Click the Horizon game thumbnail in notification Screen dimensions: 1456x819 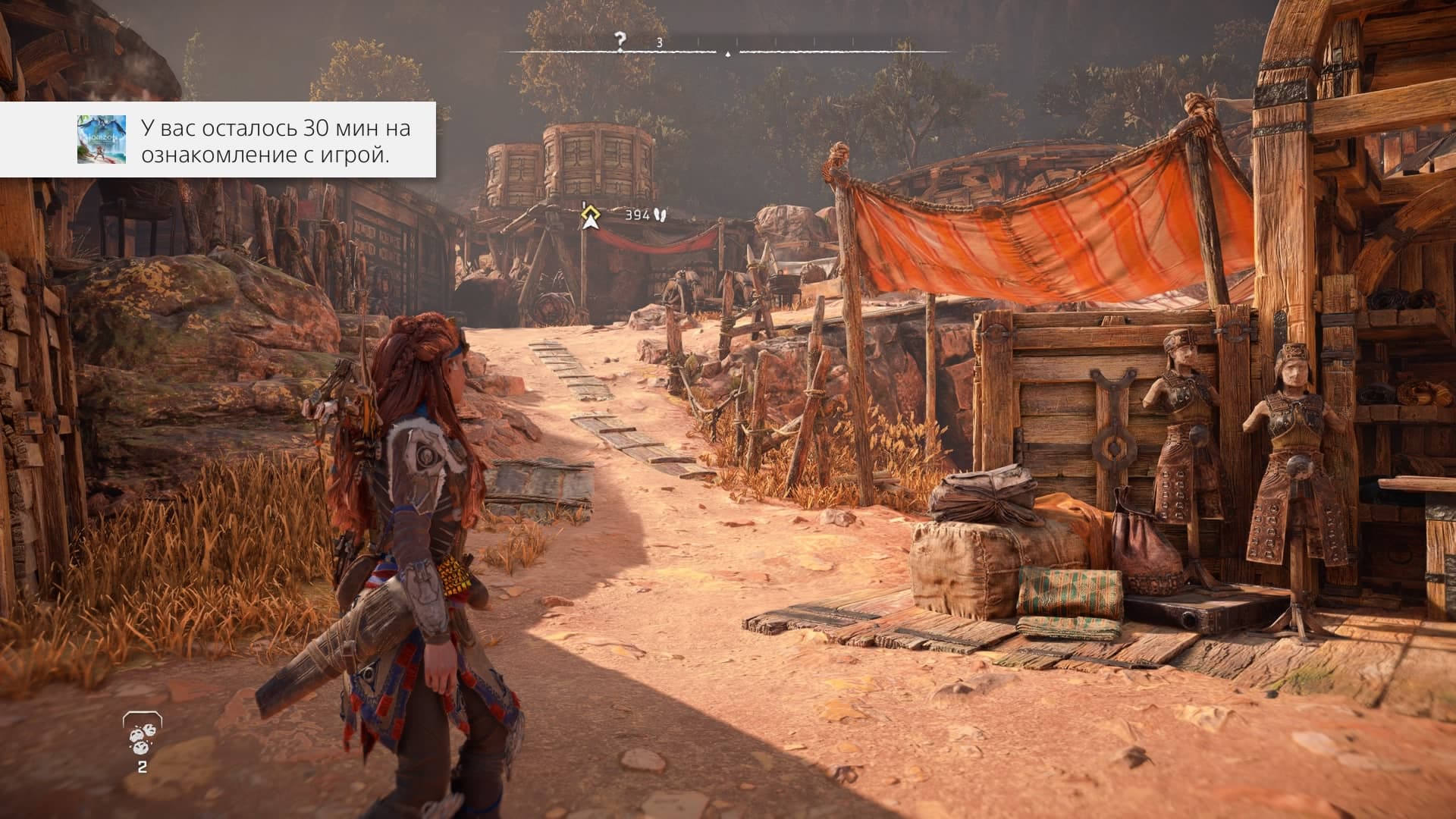pyautogui.click(x=101, y=140)
